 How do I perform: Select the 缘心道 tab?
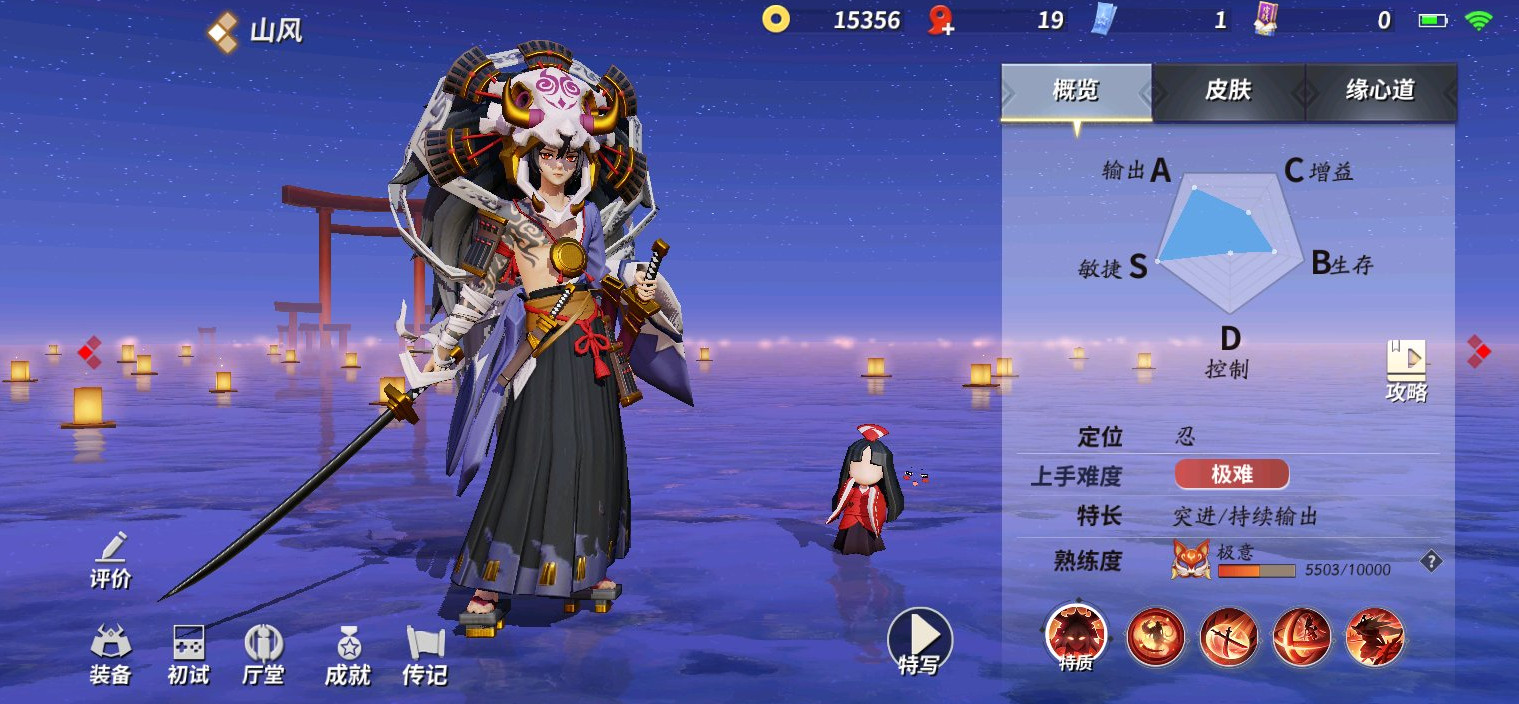pos(1380,91)
